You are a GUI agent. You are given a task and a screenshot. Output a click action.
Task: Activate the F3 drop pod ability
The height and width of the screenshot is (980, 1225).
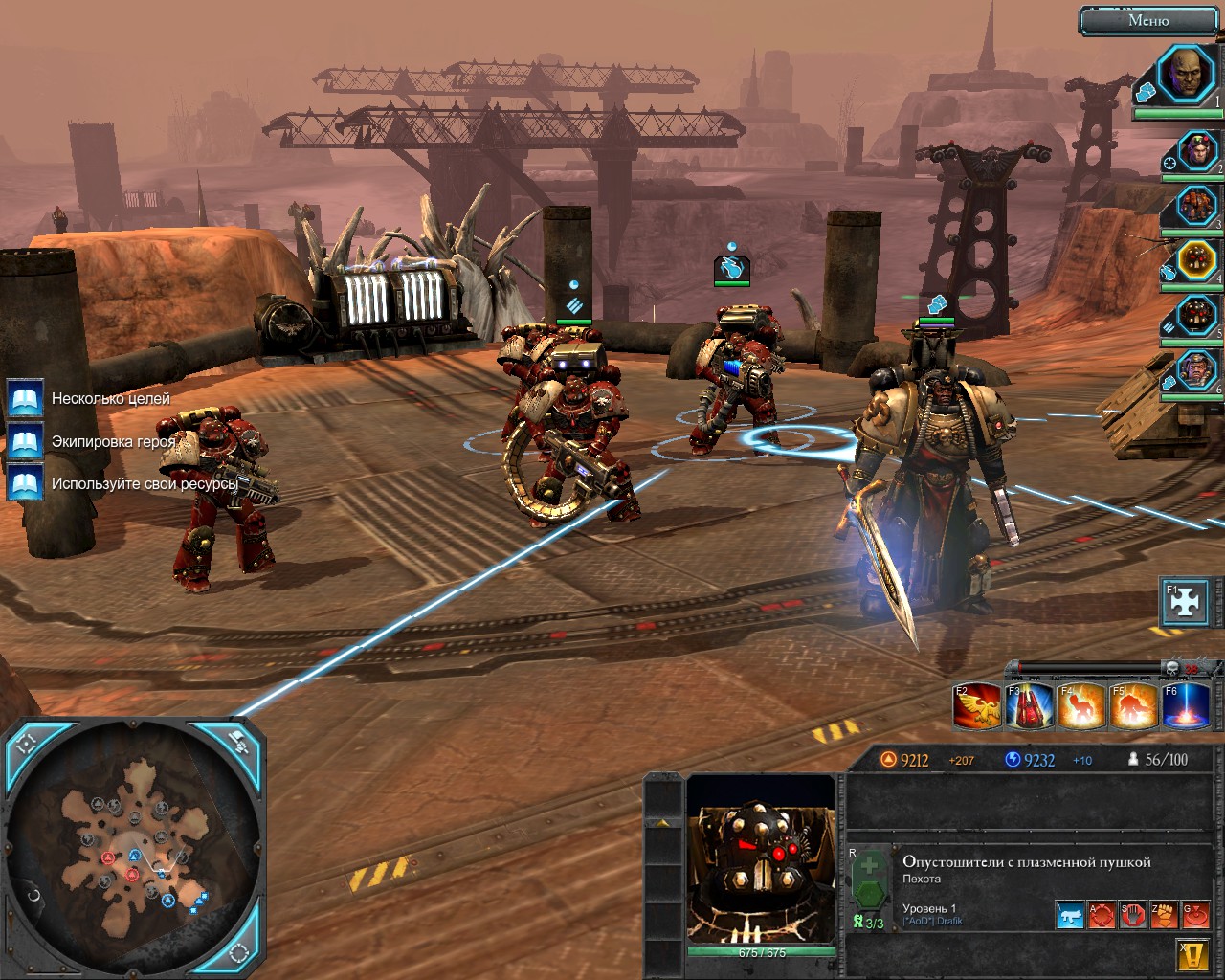click(1029, 706)
